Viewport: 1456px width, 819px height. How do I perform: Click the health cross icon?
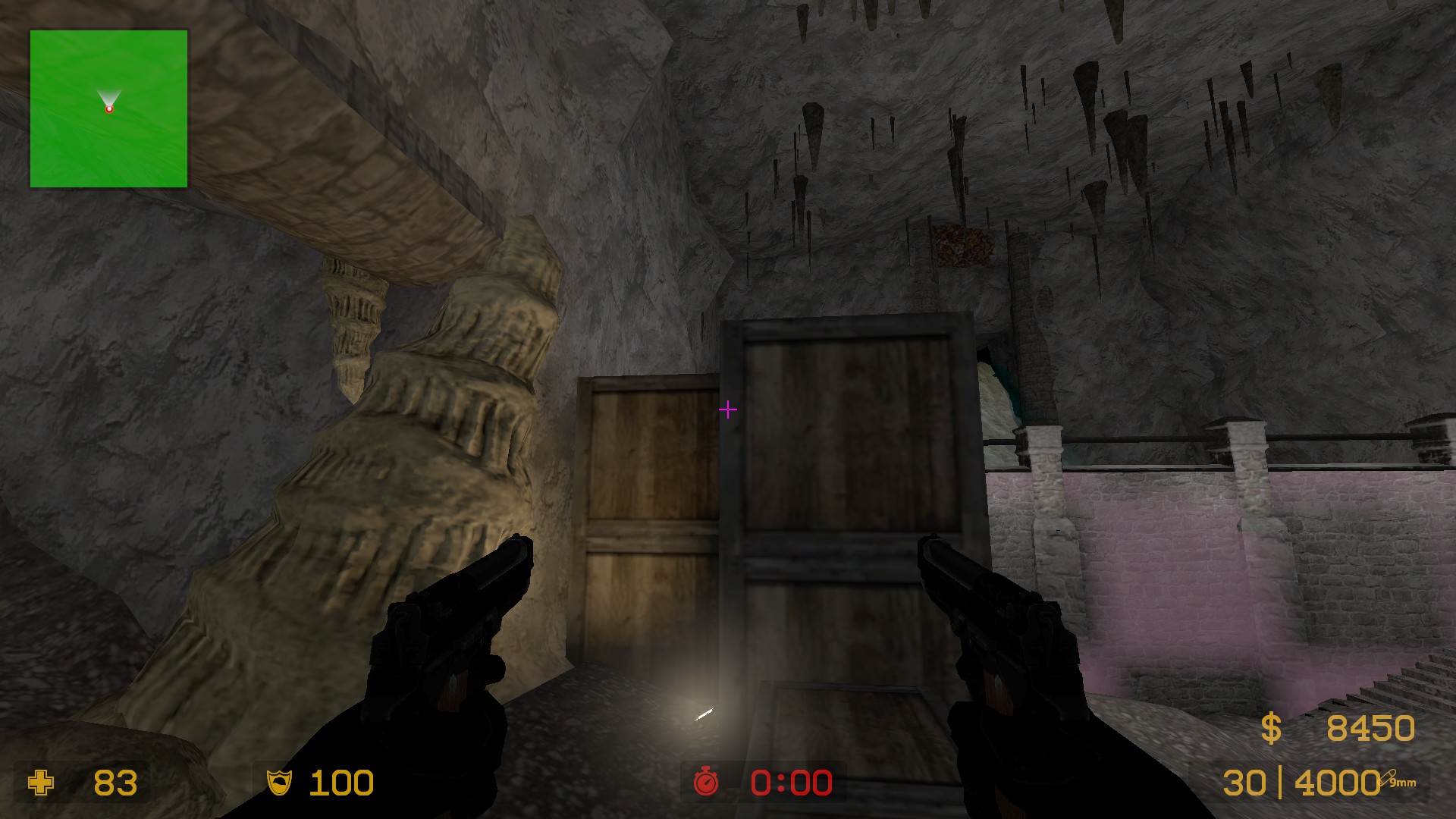tap(41, 783)
